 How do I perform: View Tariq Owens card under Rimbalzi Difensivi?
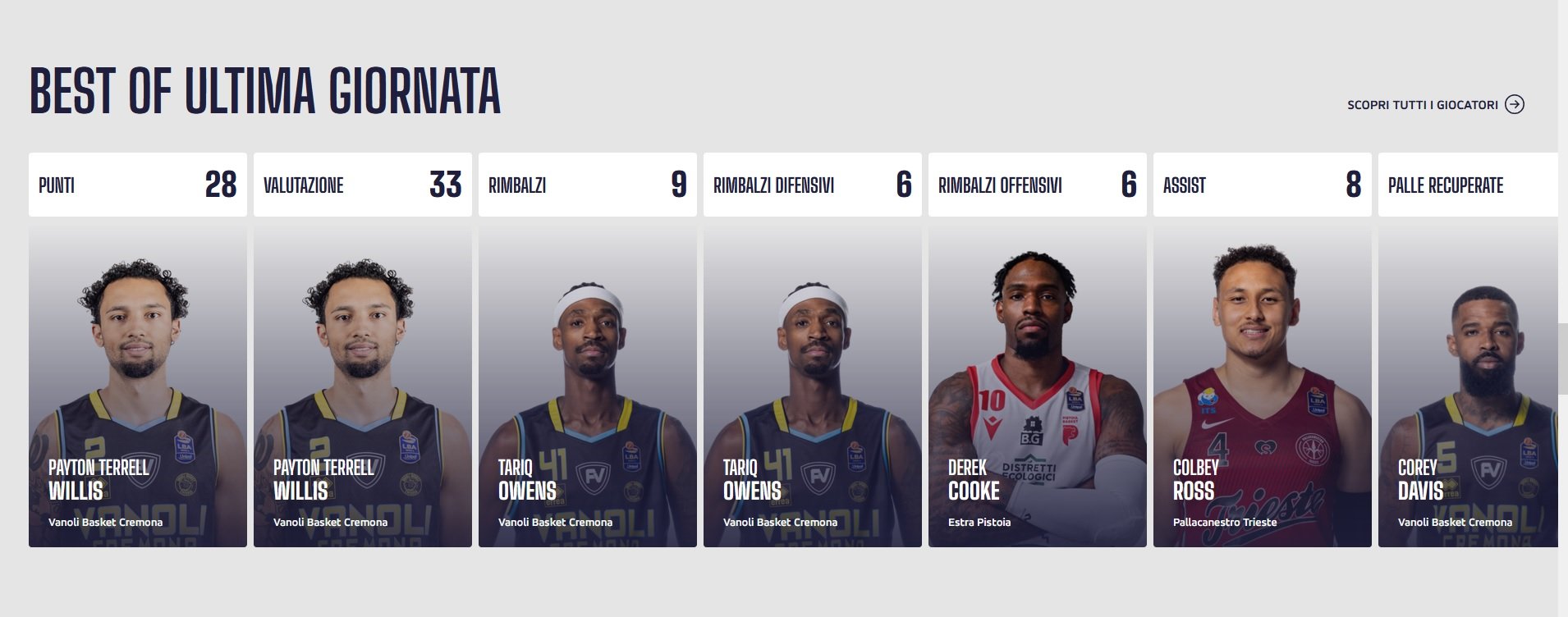pyautogui.click(x=813, y=386)
